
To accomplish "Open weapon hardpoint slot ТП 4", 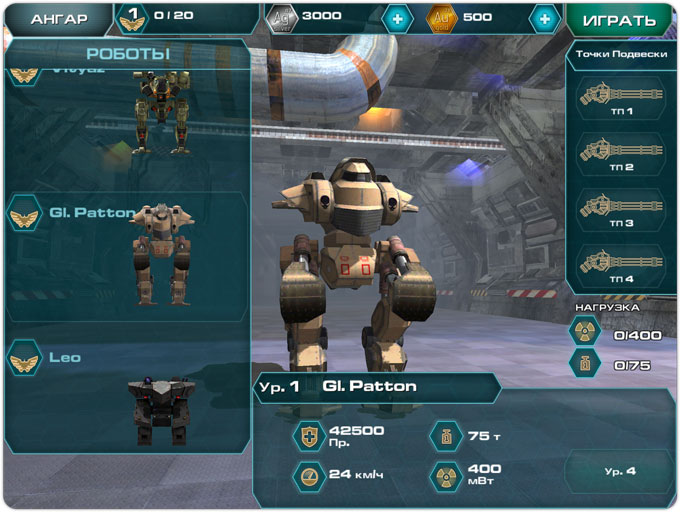I will coord(620,267).
